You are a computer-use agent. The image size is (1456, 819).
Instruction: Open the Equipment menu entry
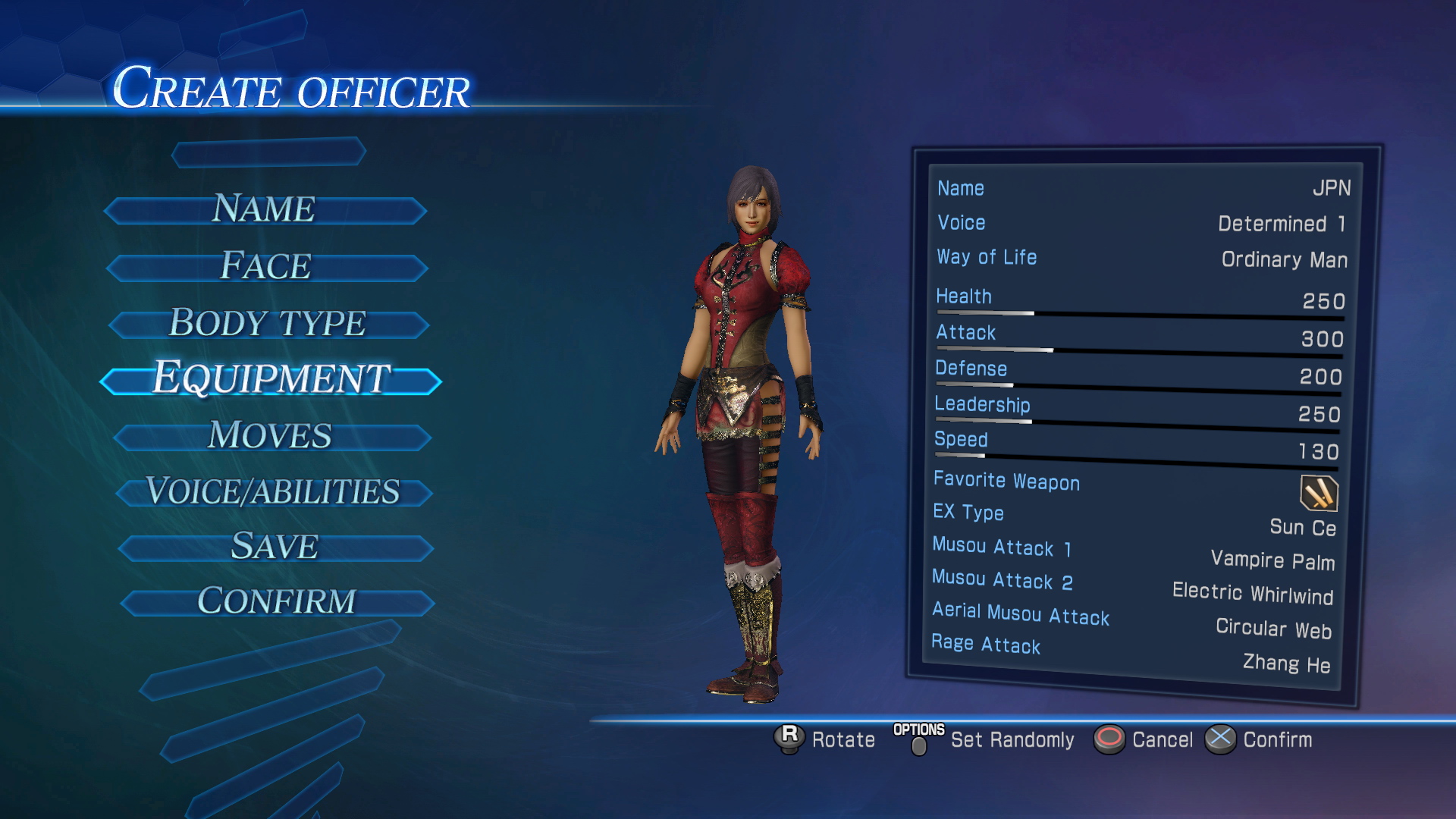[271, 378]
